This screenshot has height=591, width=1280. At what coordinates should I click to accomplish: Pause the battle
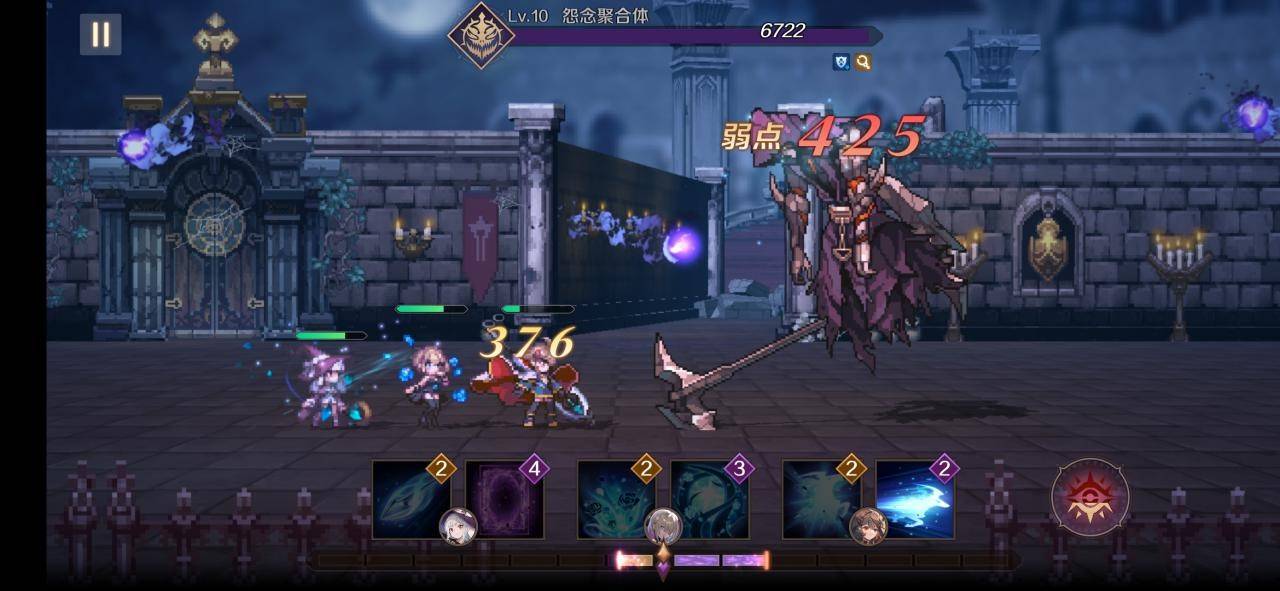pos(101,35)
